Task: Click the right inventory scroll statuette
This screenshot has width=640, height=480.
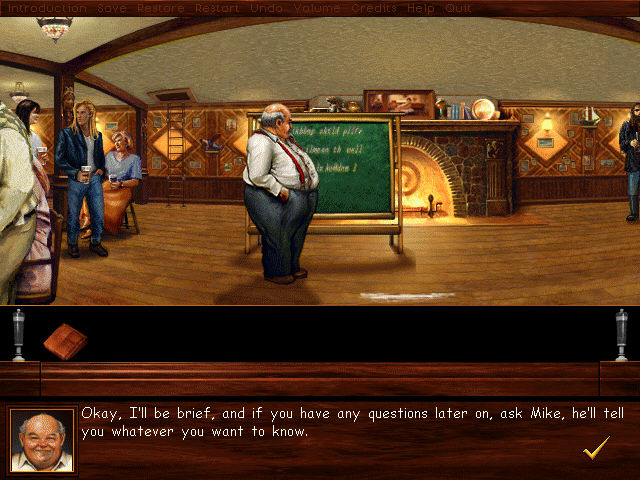Action: coord(621,335)
